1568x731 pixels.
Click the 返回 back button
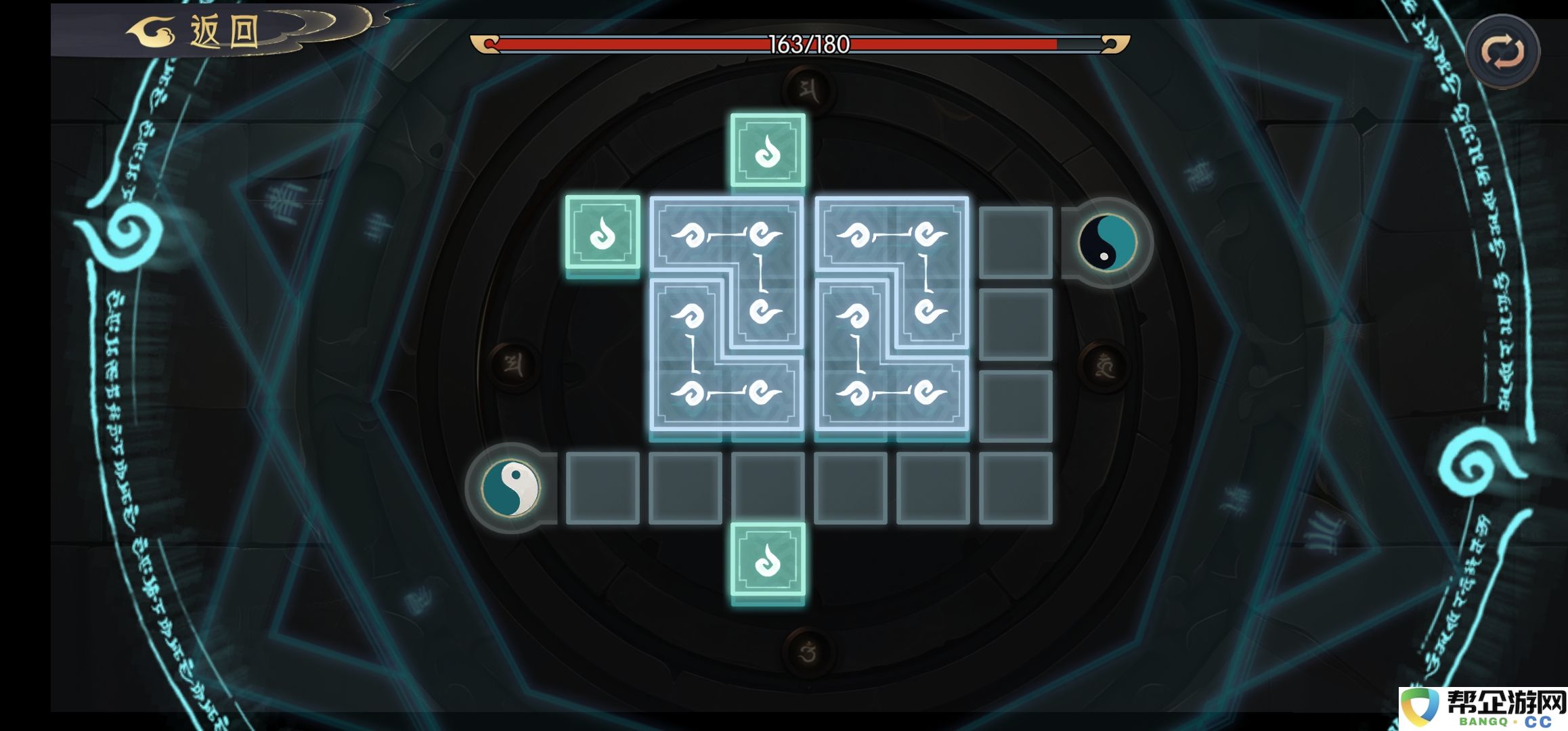(x=203, y=31)
